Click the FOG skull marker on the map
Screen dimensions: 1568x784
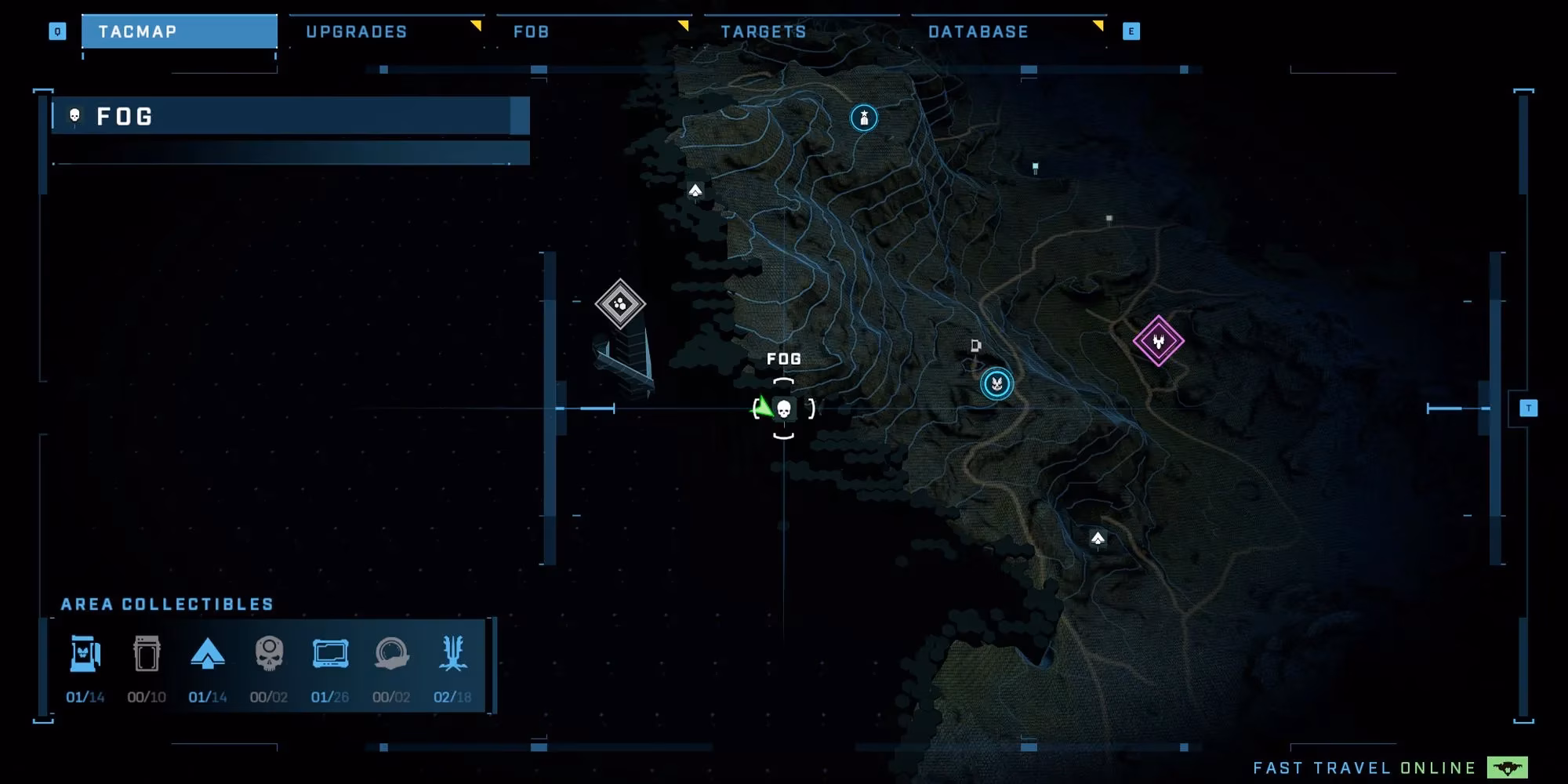(x=784, y=409)
